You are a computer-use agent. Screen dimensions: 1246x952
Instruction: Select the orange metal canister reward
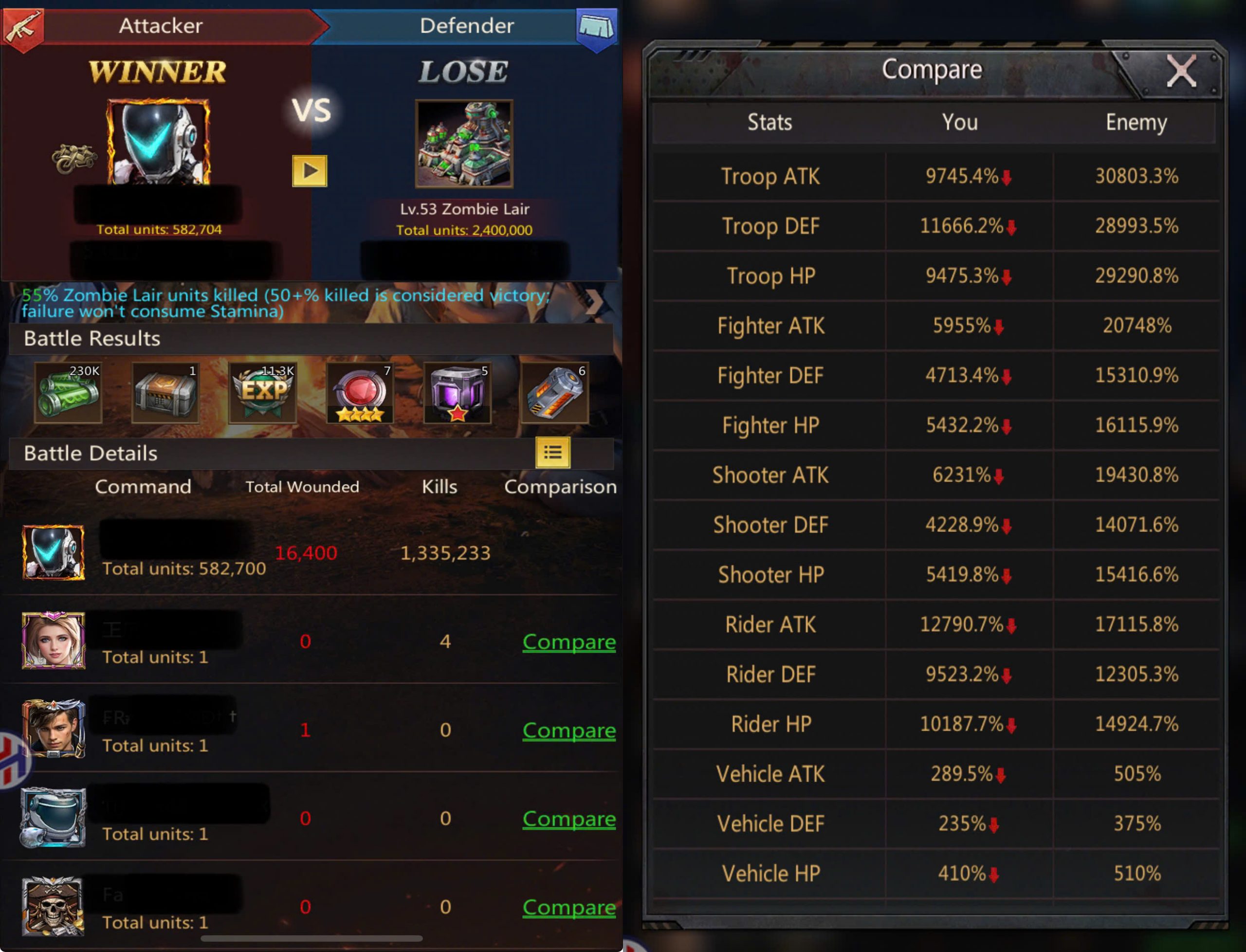click(x=555, y=393)
